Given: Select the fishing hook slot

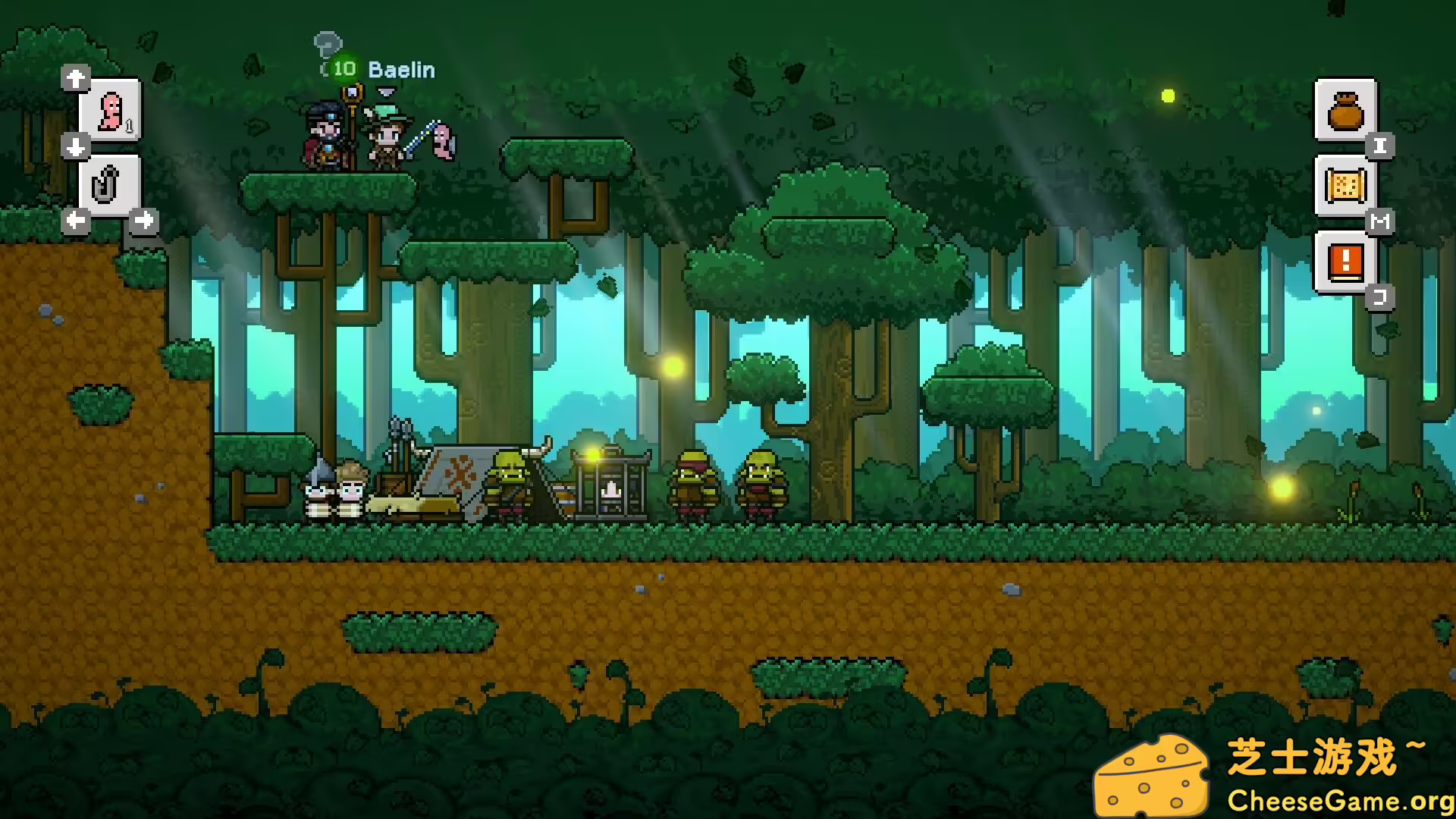Looking at the screenshot, I should click(108, 186).
